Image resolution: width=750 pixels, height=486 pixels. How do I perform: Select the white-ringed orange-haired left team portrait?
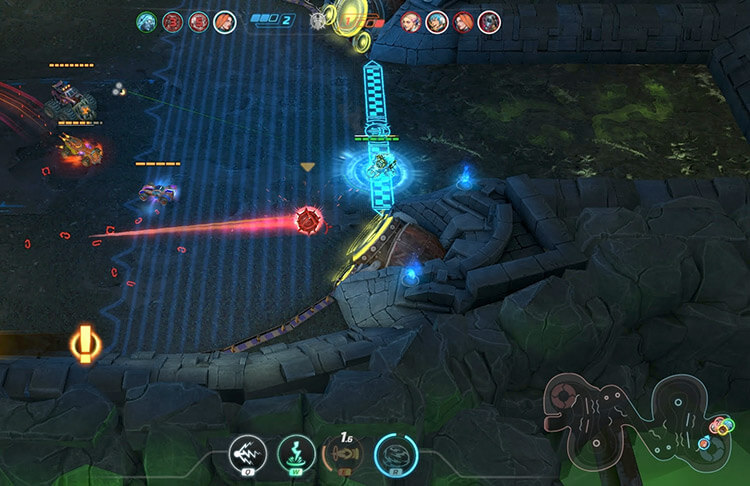225,20
